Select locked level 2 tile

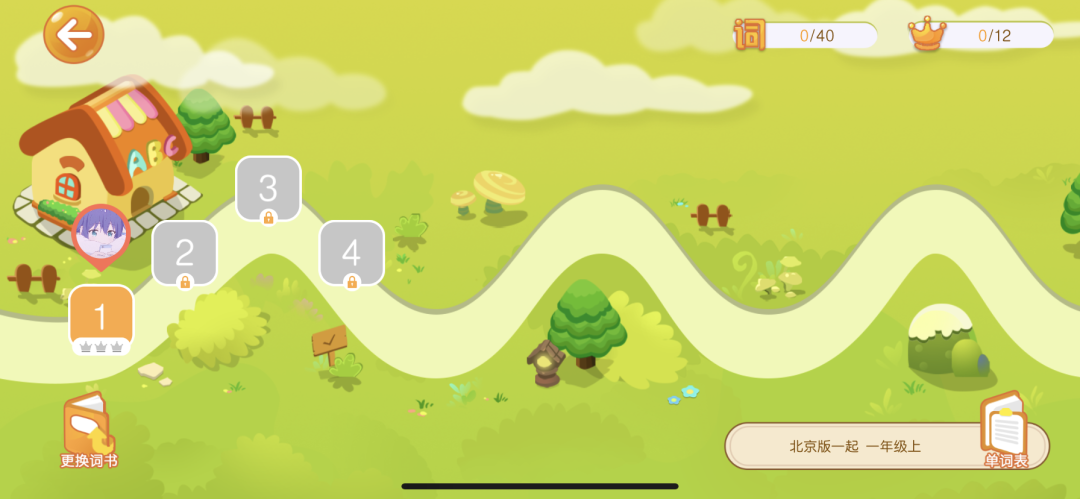click(x=184, y=253)
